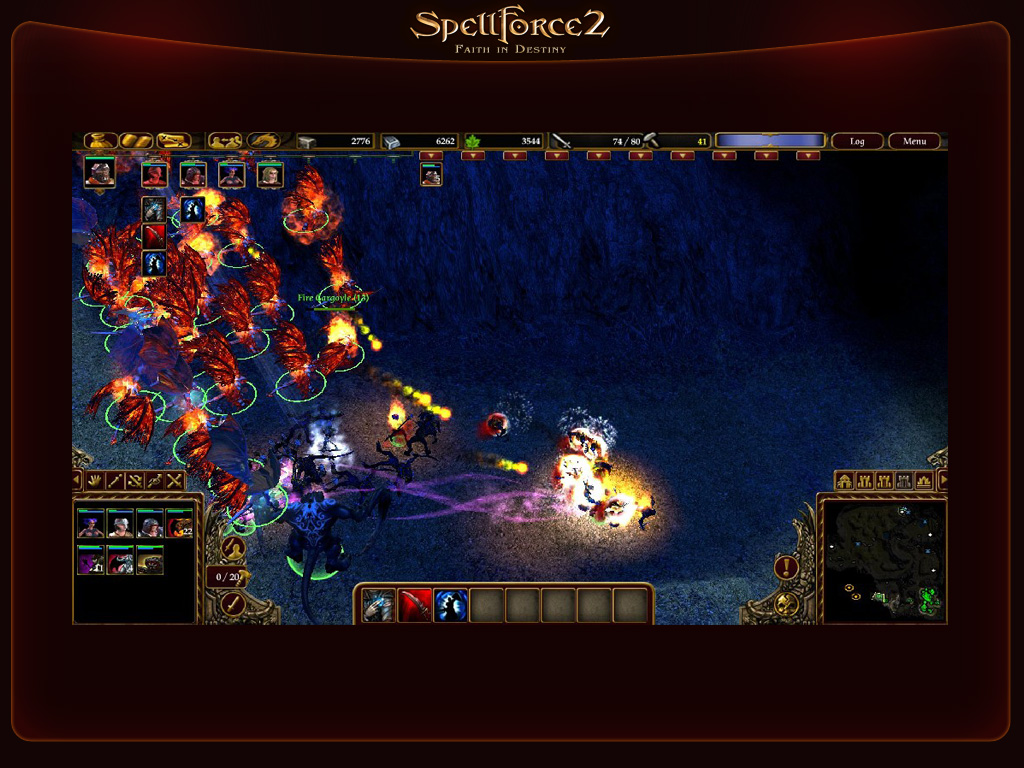Click the dragon emblem button in the top bar
Viewport: 1024px width, 768px height.
(x=264, y=141)
